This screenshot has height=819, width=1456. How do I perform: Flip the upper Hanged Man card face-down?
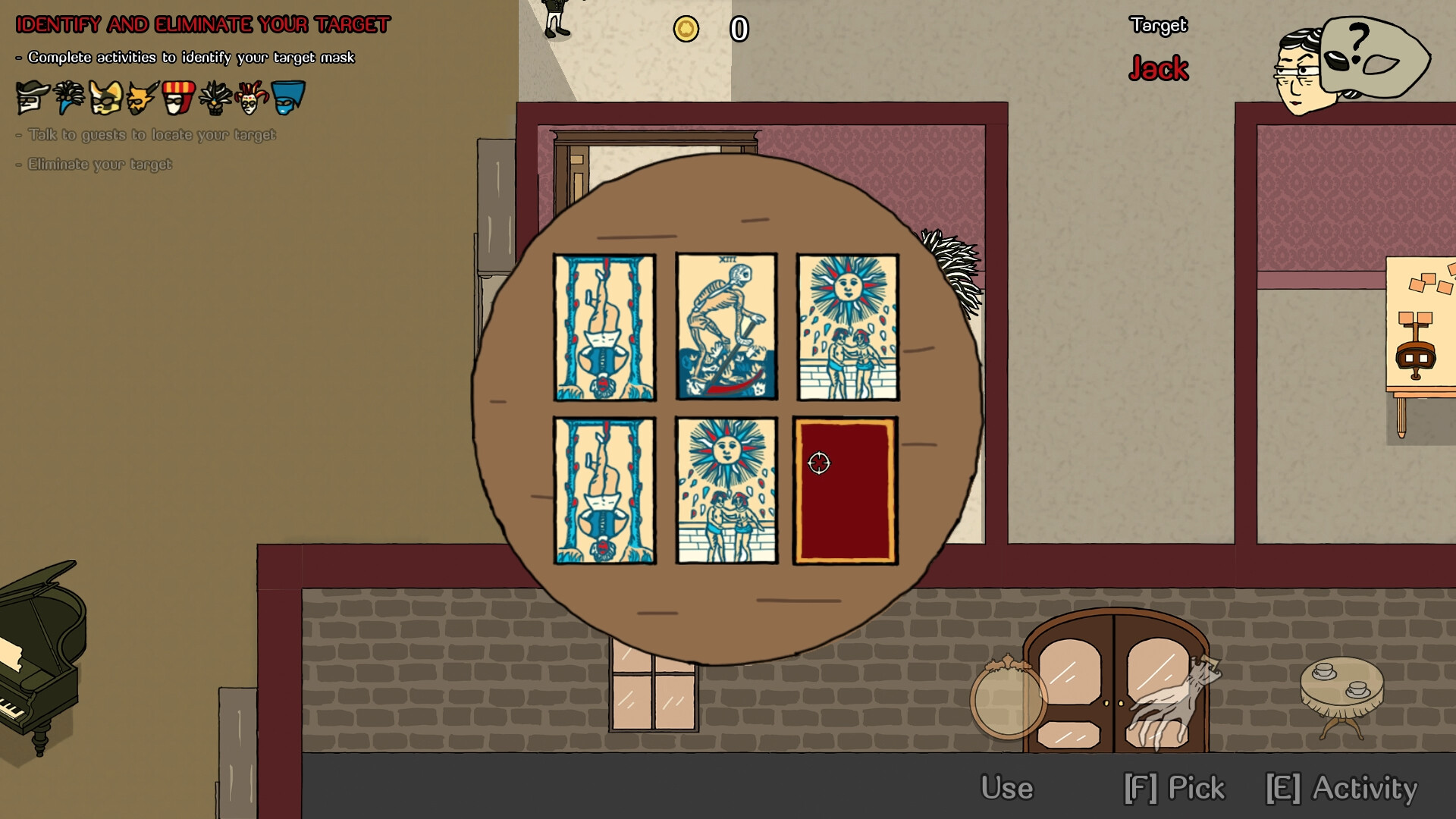pyautogui.click(x=604, y=328)
